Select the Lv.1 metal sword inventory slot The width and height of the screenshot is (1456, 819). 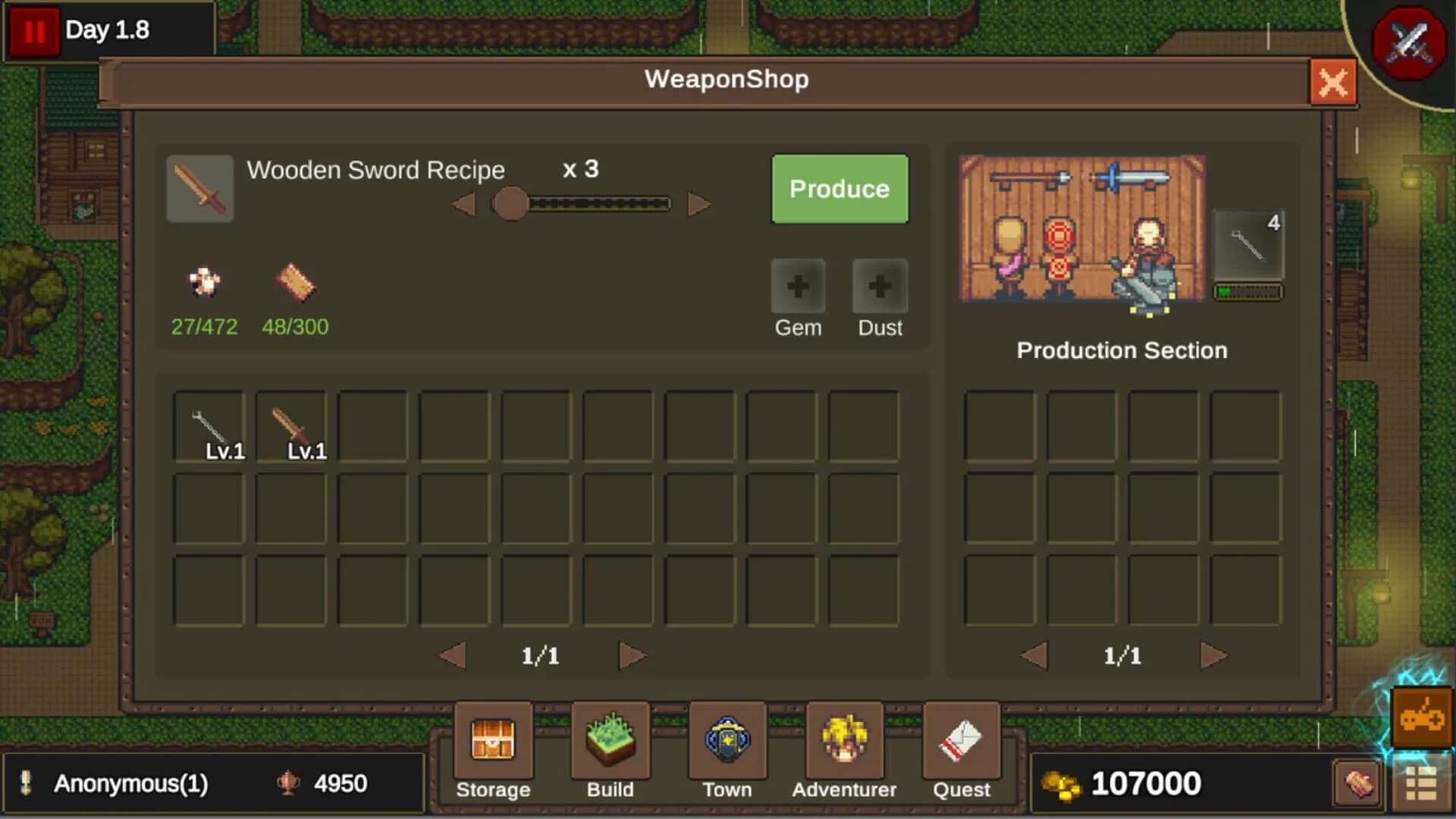(210, 425)
